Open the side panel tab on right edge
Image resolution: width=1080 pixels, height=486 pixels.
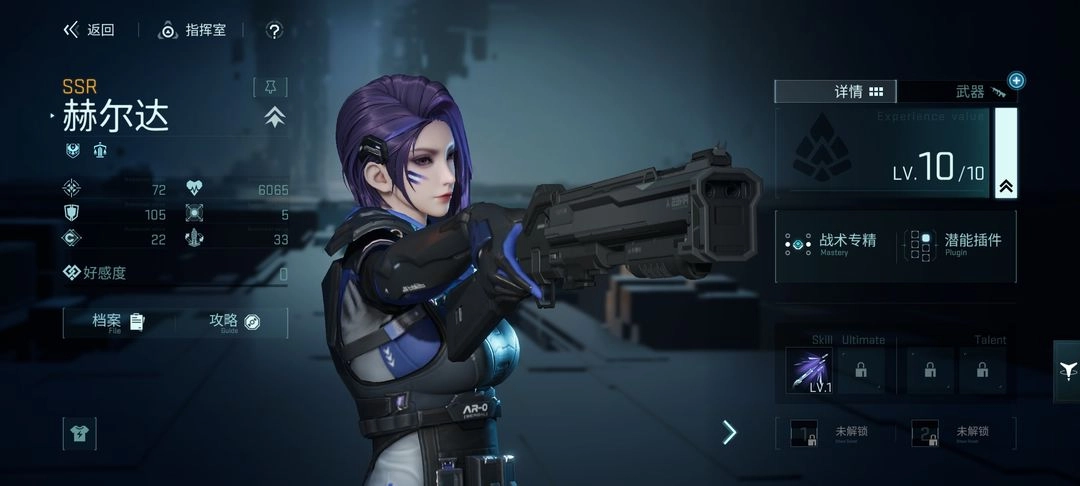1066,370
